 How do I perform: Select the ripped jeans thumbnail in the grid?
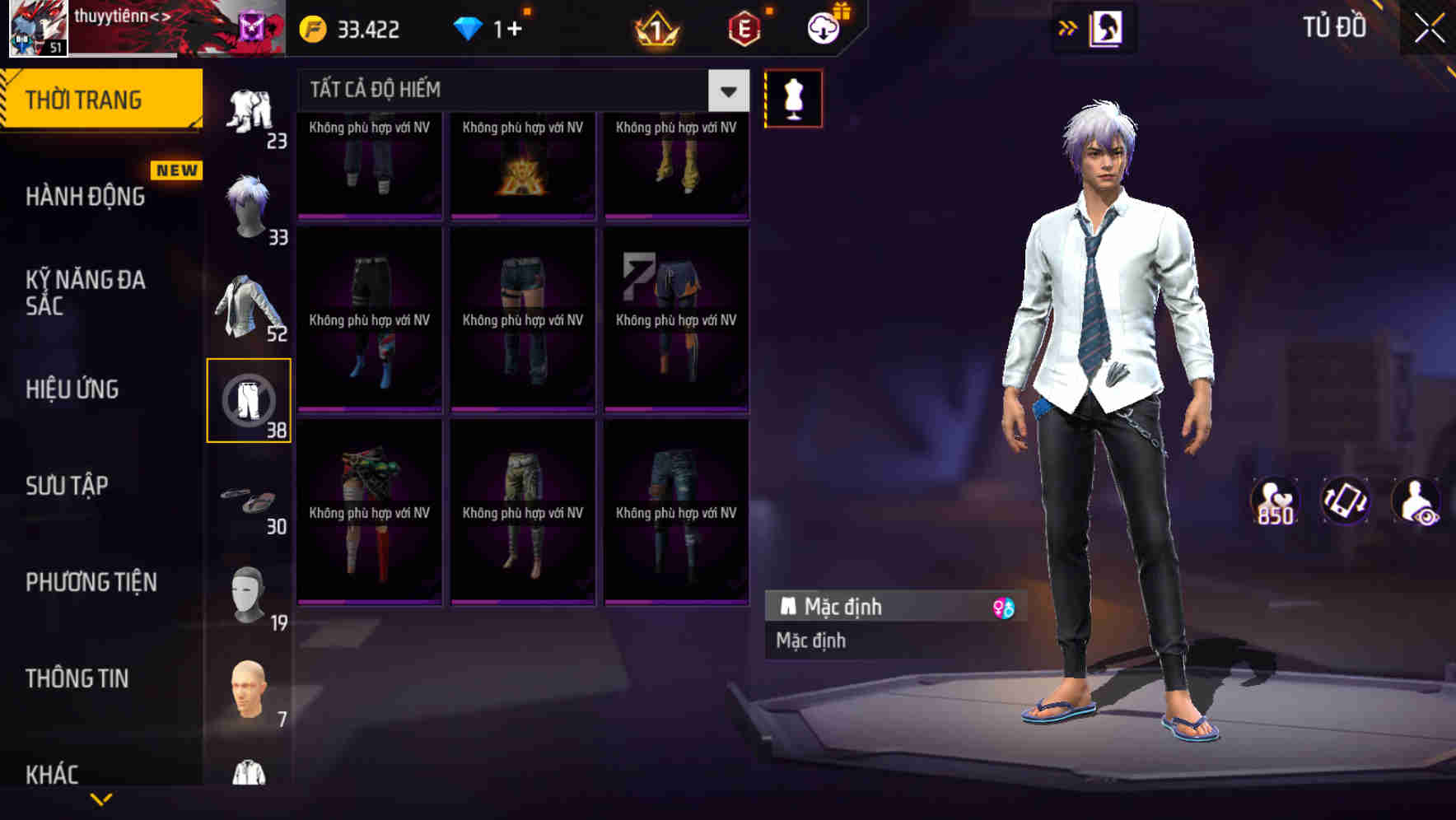click(675, 510)
